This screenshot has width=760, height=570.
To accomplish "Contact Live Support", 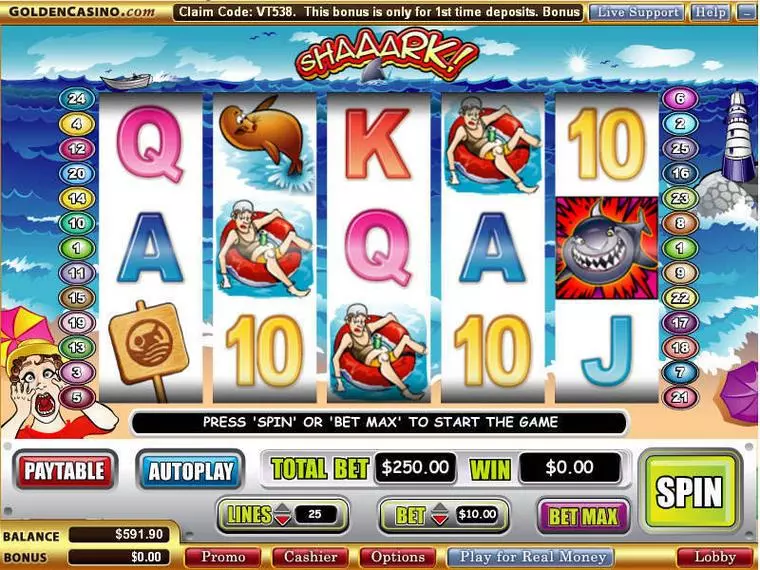I will coord(635,13).
